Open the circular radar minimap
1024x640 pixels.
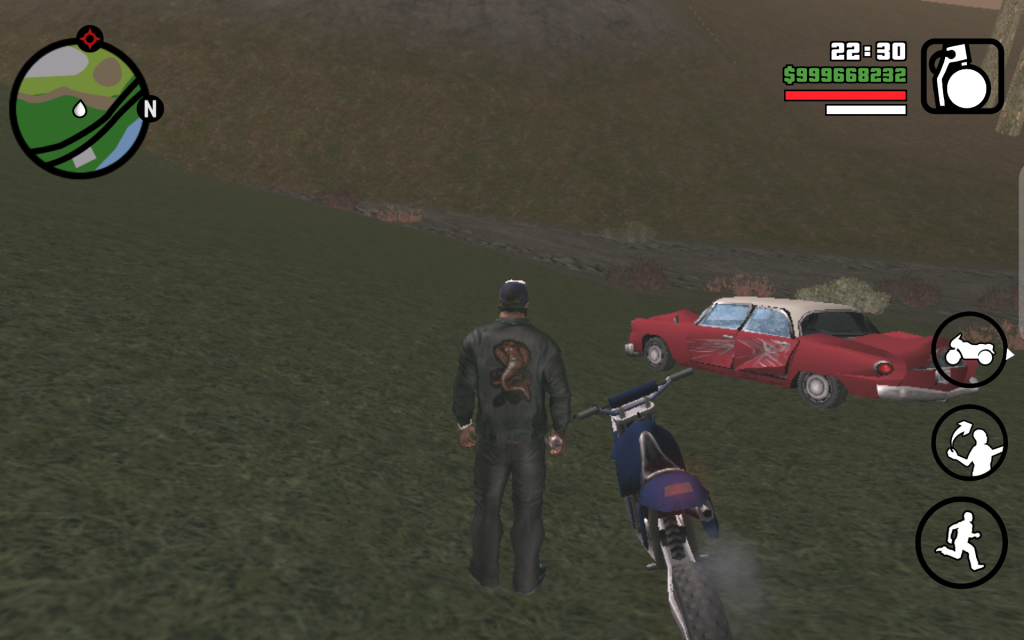(x=79, y=109)
